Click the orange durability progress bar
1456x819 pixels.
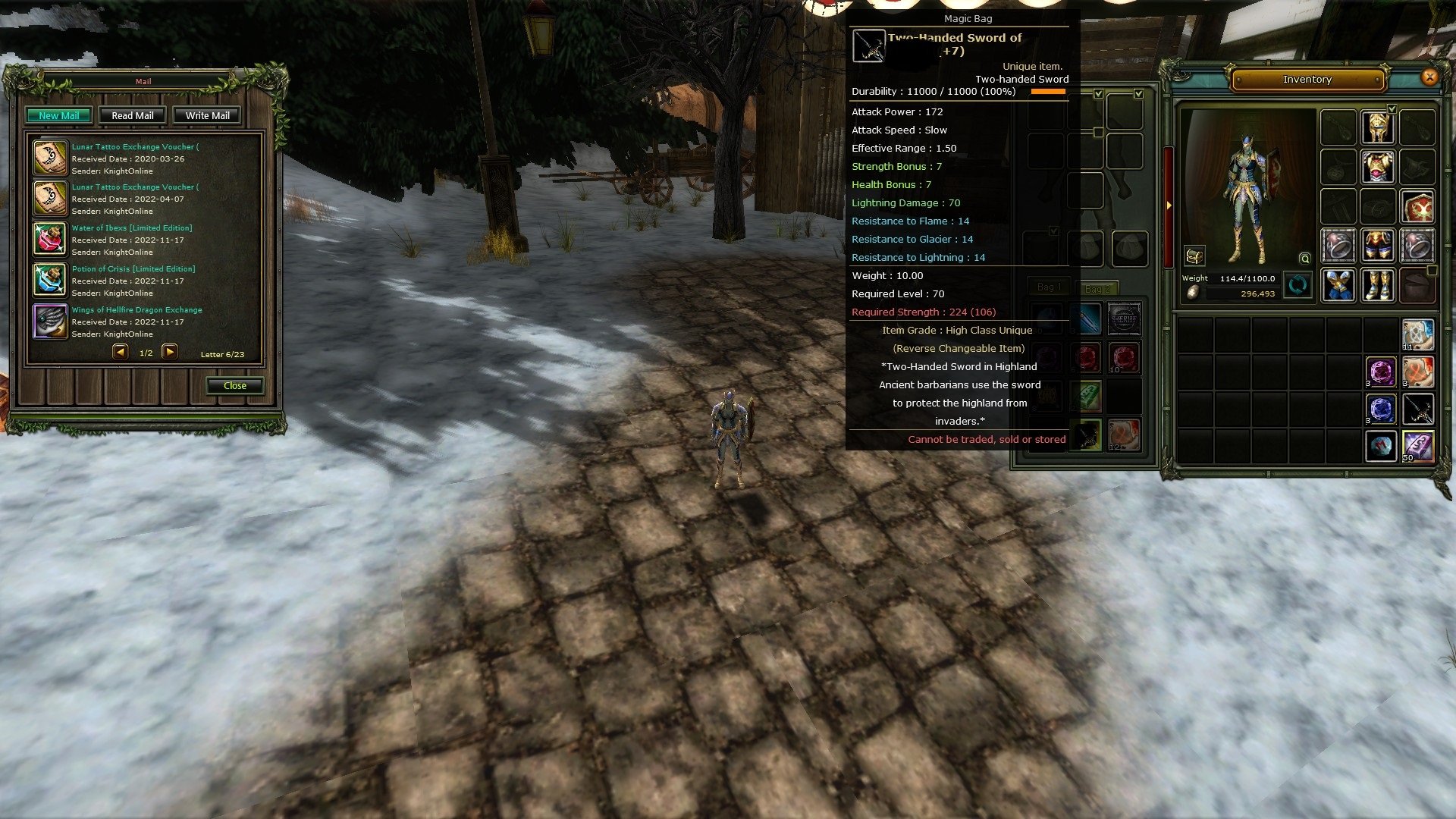tap(1049, 91)
